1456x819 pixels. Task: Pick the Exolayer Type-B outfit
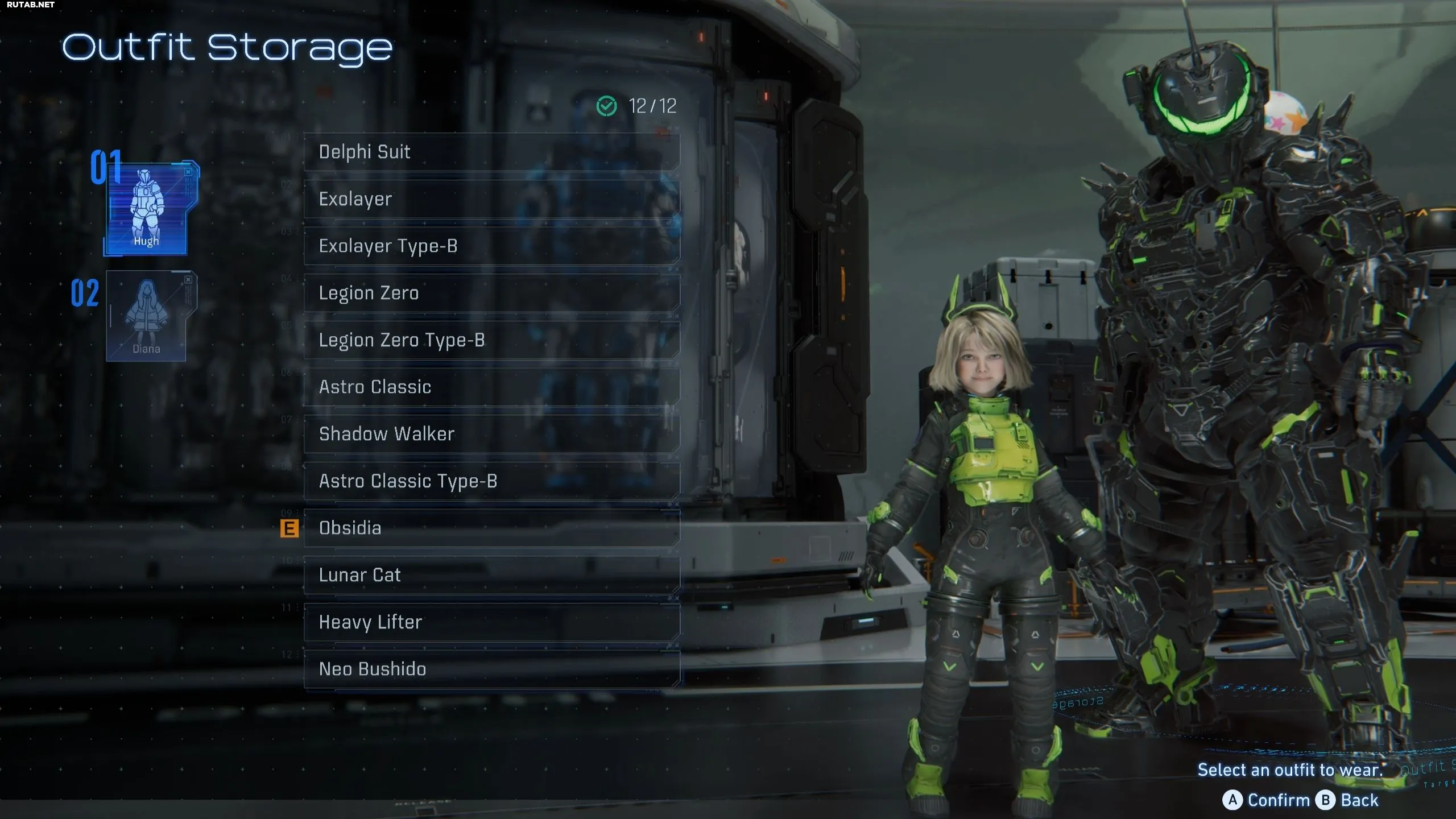tap(491, 246)
